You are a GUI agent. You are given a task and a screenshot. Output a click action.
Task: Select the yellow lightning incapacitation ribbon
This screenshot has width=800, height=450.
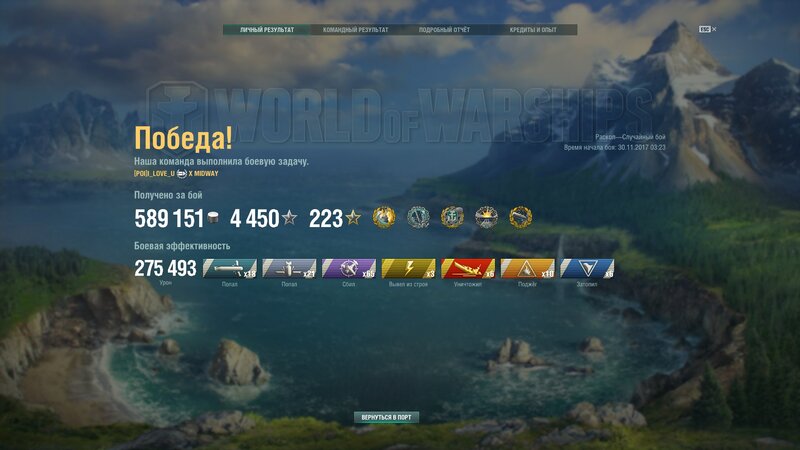[x=408, y=268]
